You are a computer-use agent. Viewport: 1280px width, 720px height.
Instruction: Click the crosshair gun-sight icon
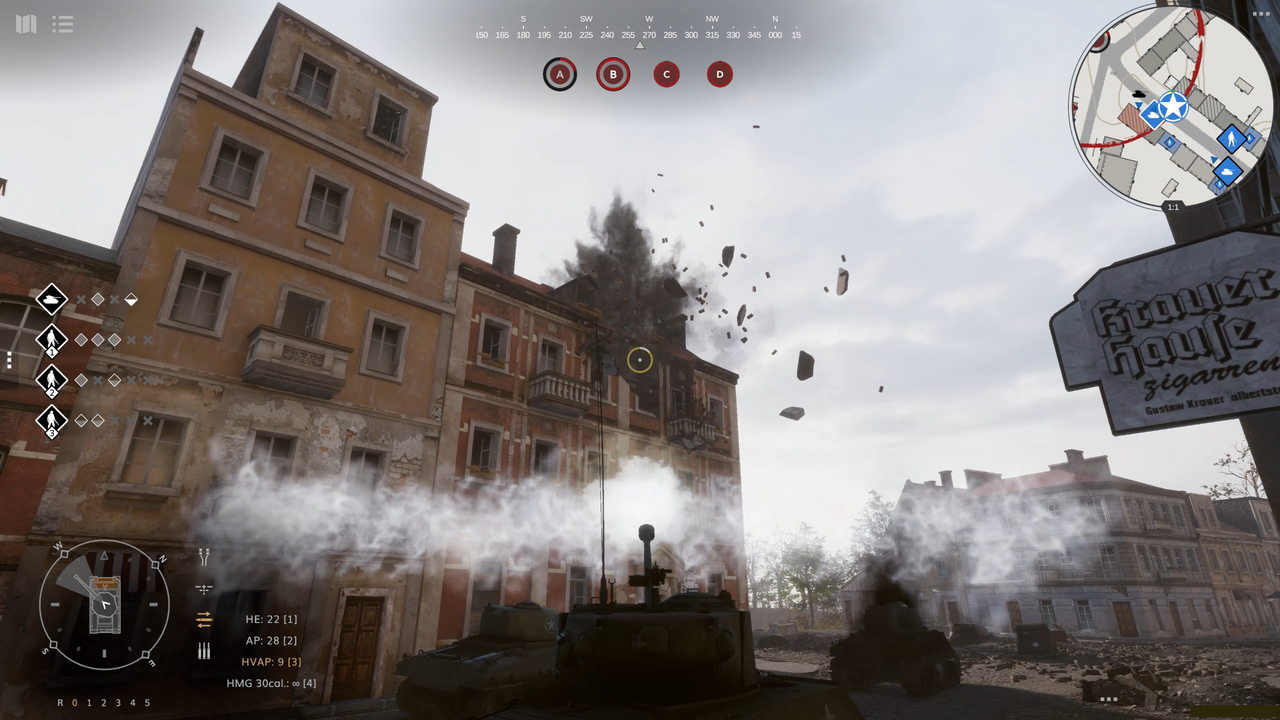tap(203, 587)
